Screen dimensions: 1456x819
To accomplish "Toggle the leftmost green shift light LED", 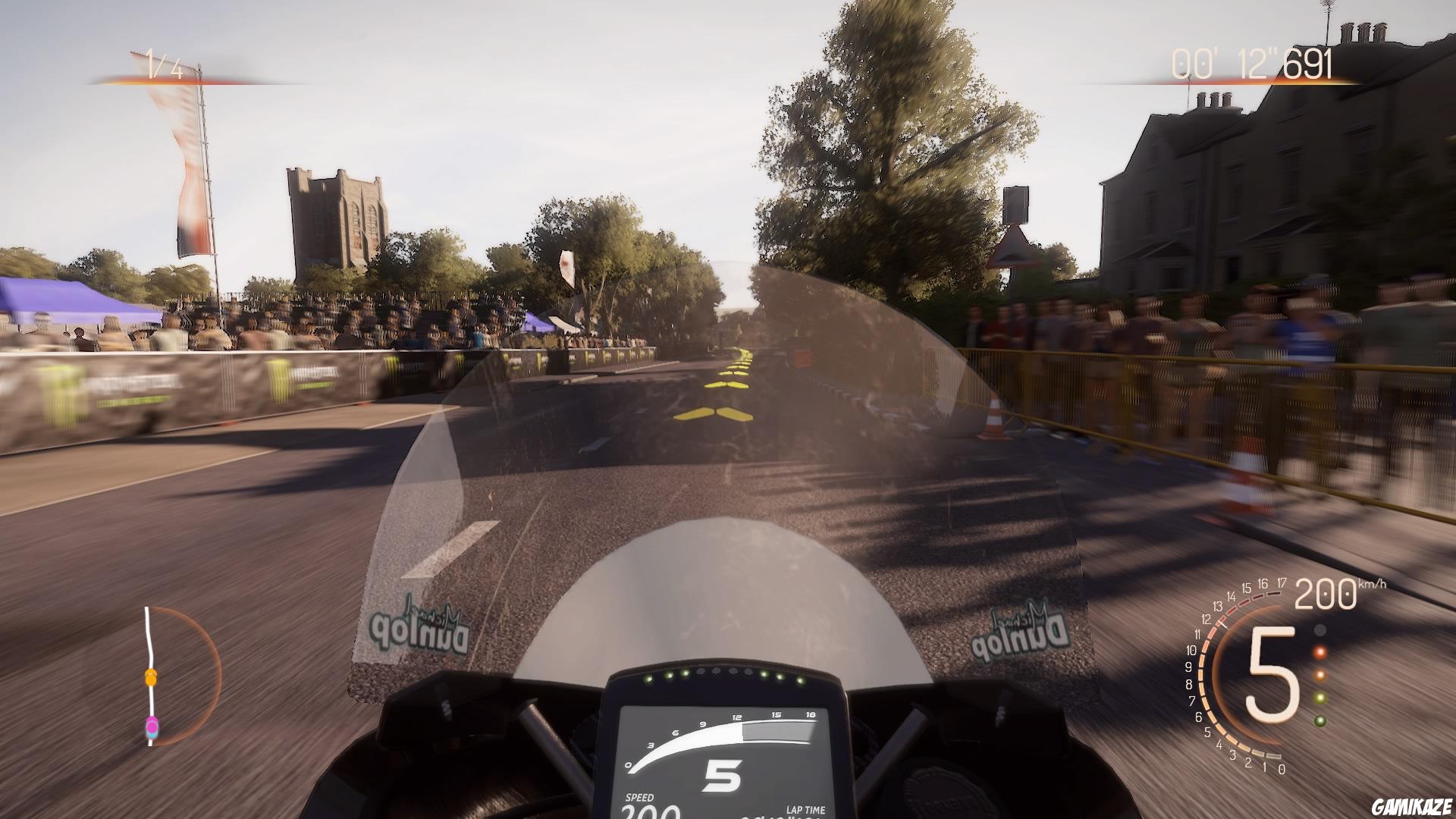I will (x=648, y=679).
